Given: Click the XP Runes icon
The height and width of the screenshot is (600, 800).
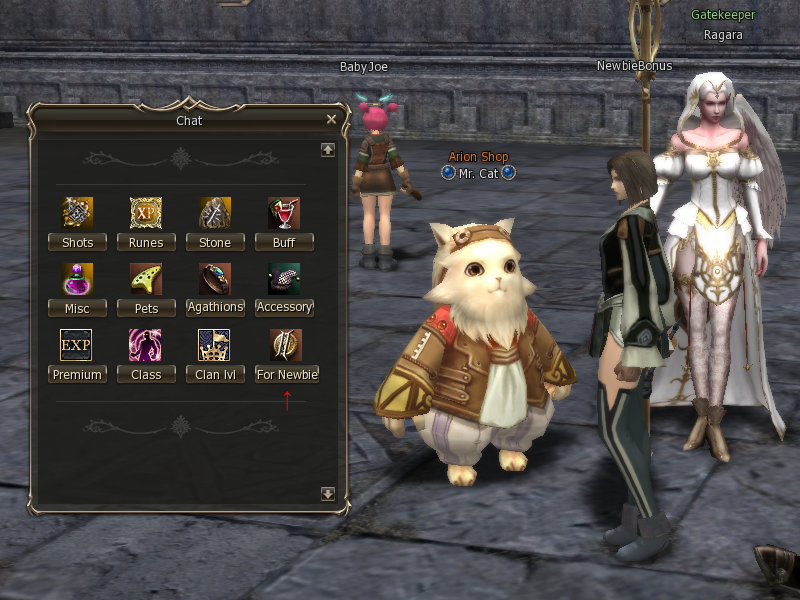Looking at the screenshot, I should tap(146, 214).
